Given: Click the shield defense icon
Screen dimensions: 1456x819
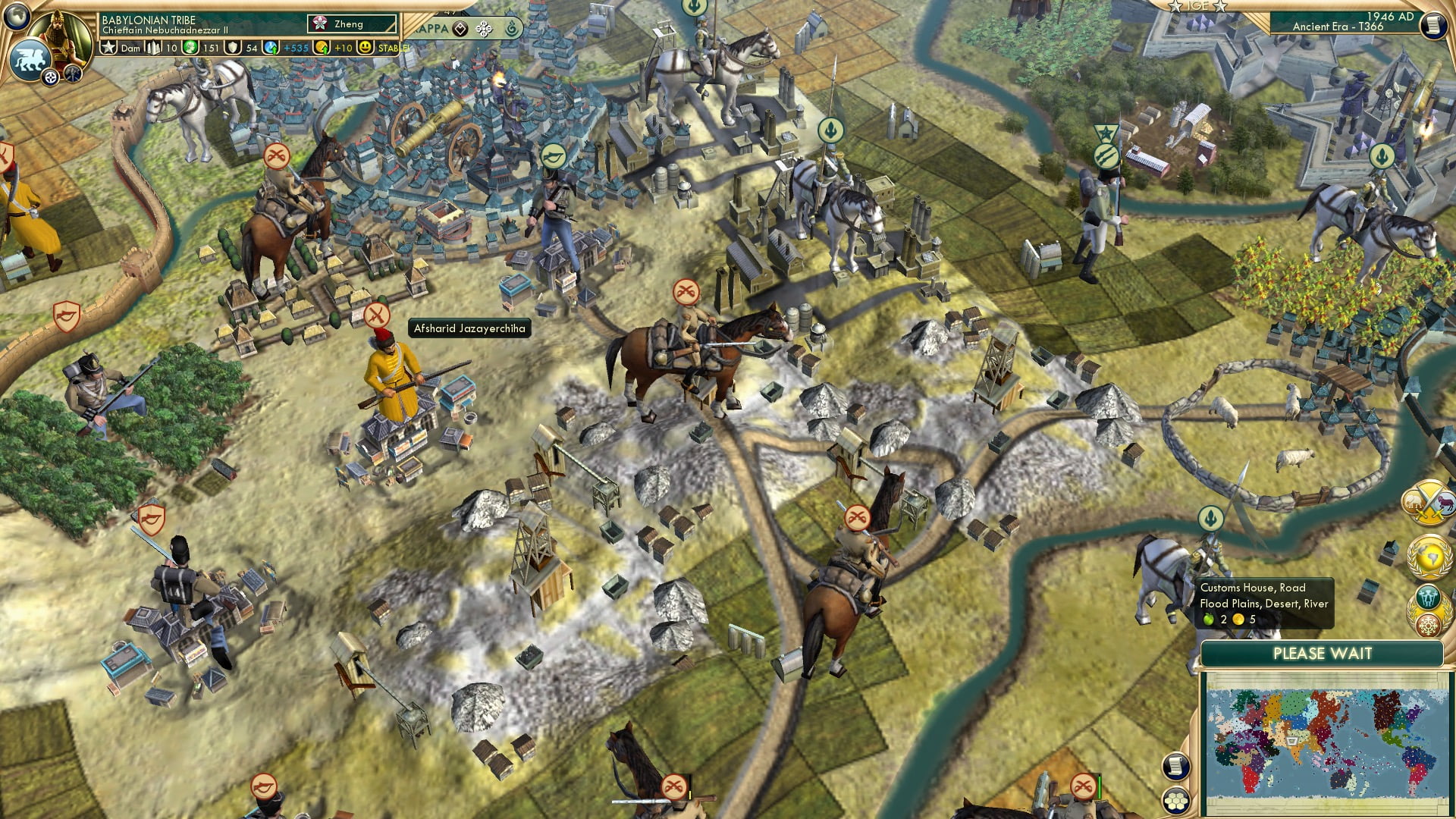Looking at the screenshot, I should (x=234, y=48).
